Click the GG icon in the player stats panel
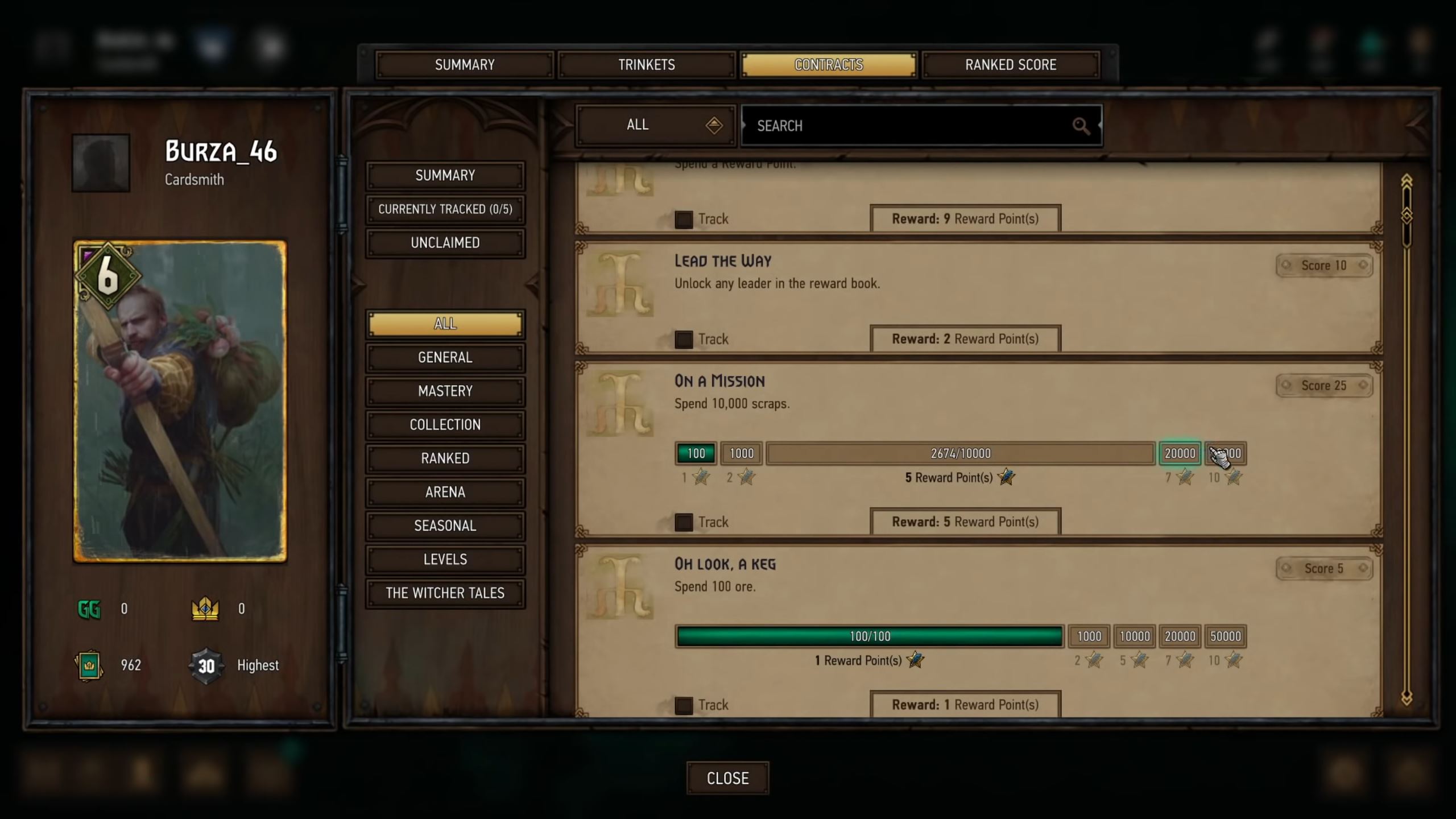This screenshot has width=1456, height=819. pos(88,608)
